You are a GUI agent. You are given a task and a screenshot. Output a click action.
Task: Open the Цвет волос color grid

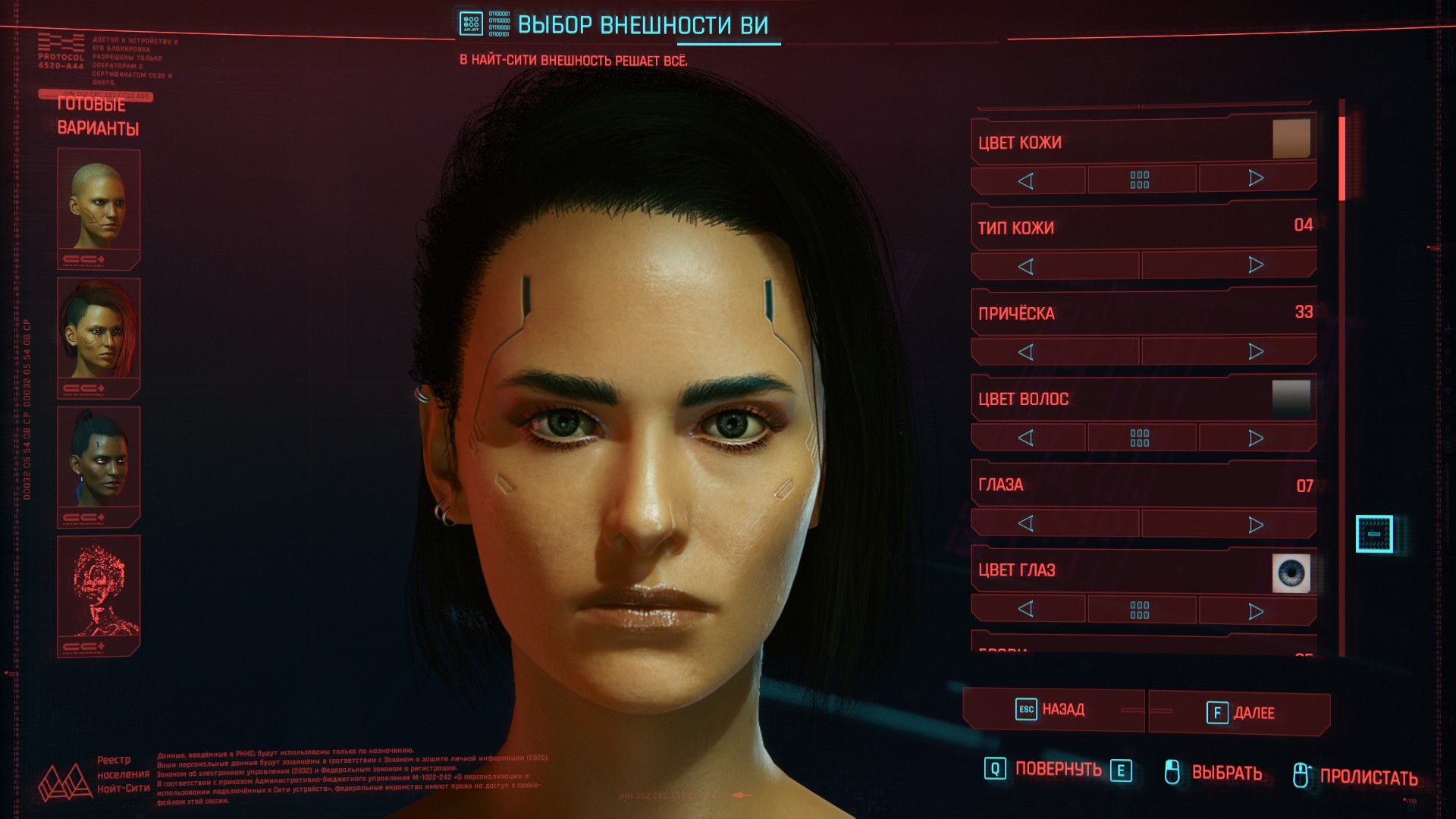coord(1140,438)
